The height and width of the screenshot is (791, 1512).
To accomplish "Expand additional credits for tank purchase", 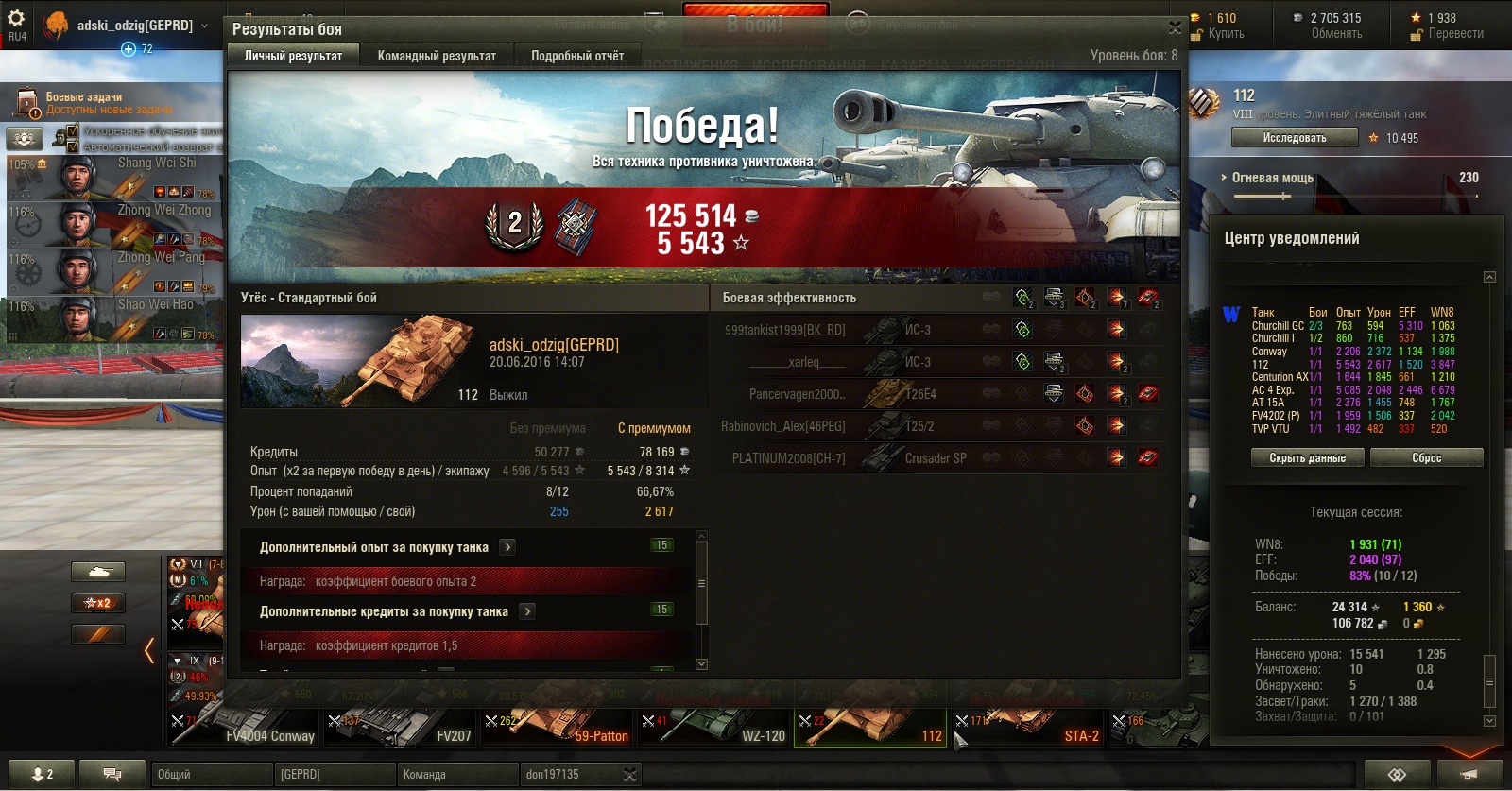I will click(528, 612).
